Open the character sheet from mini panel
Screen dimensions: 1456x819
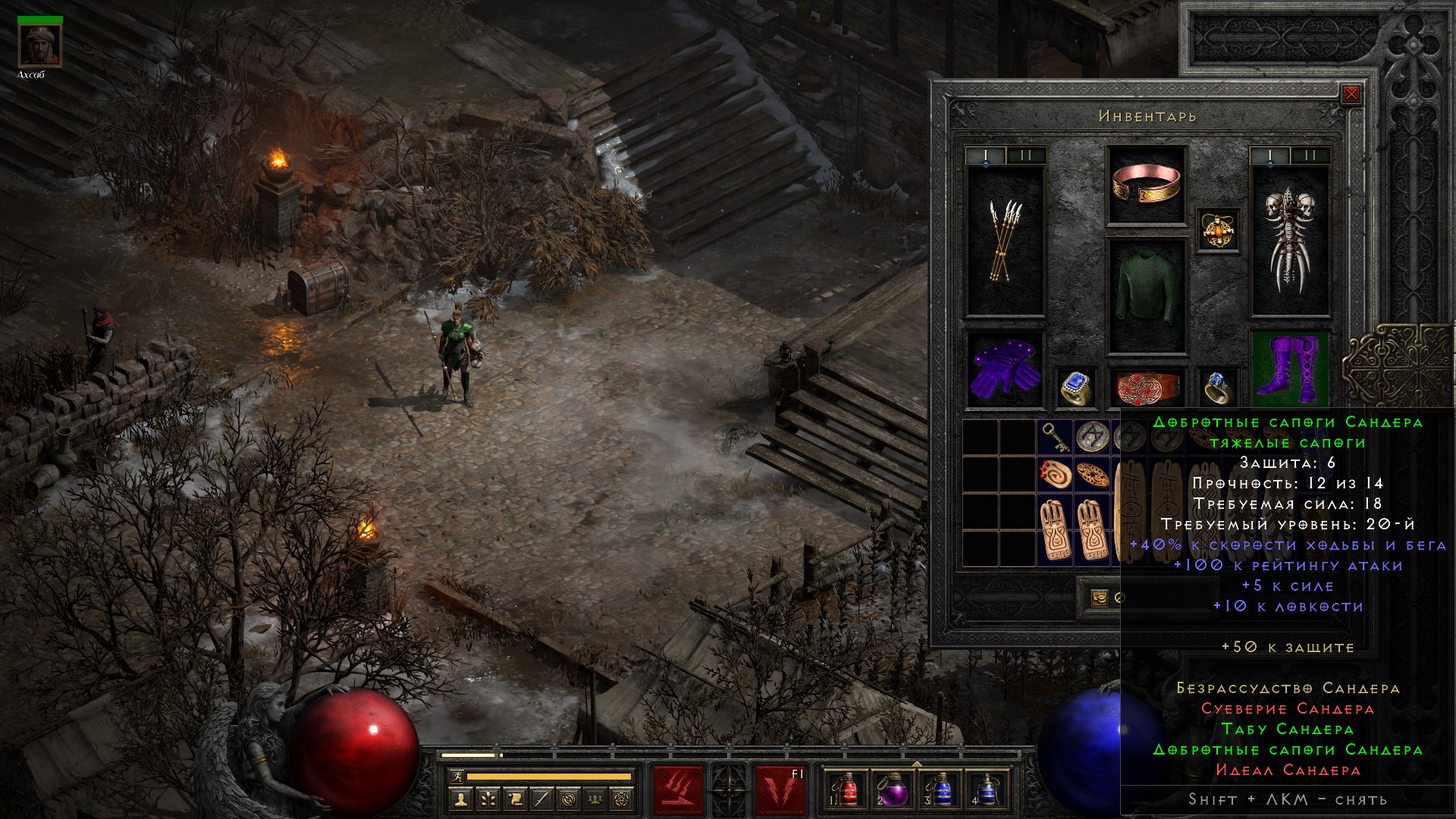point(460,799)
